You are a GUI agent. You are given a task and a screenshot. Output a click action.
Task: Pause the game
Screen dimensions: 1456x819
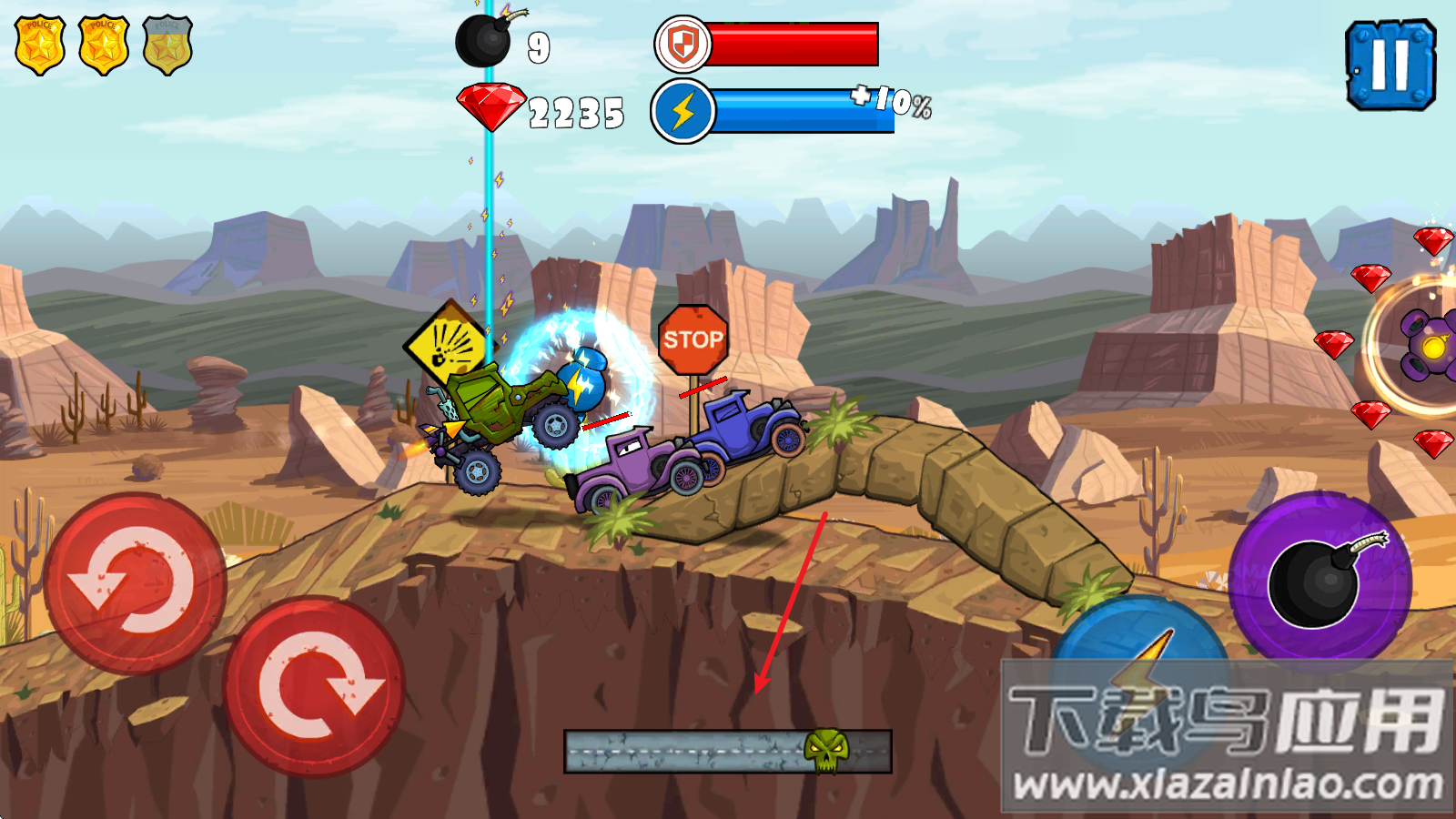click(x=1390, y=66)
